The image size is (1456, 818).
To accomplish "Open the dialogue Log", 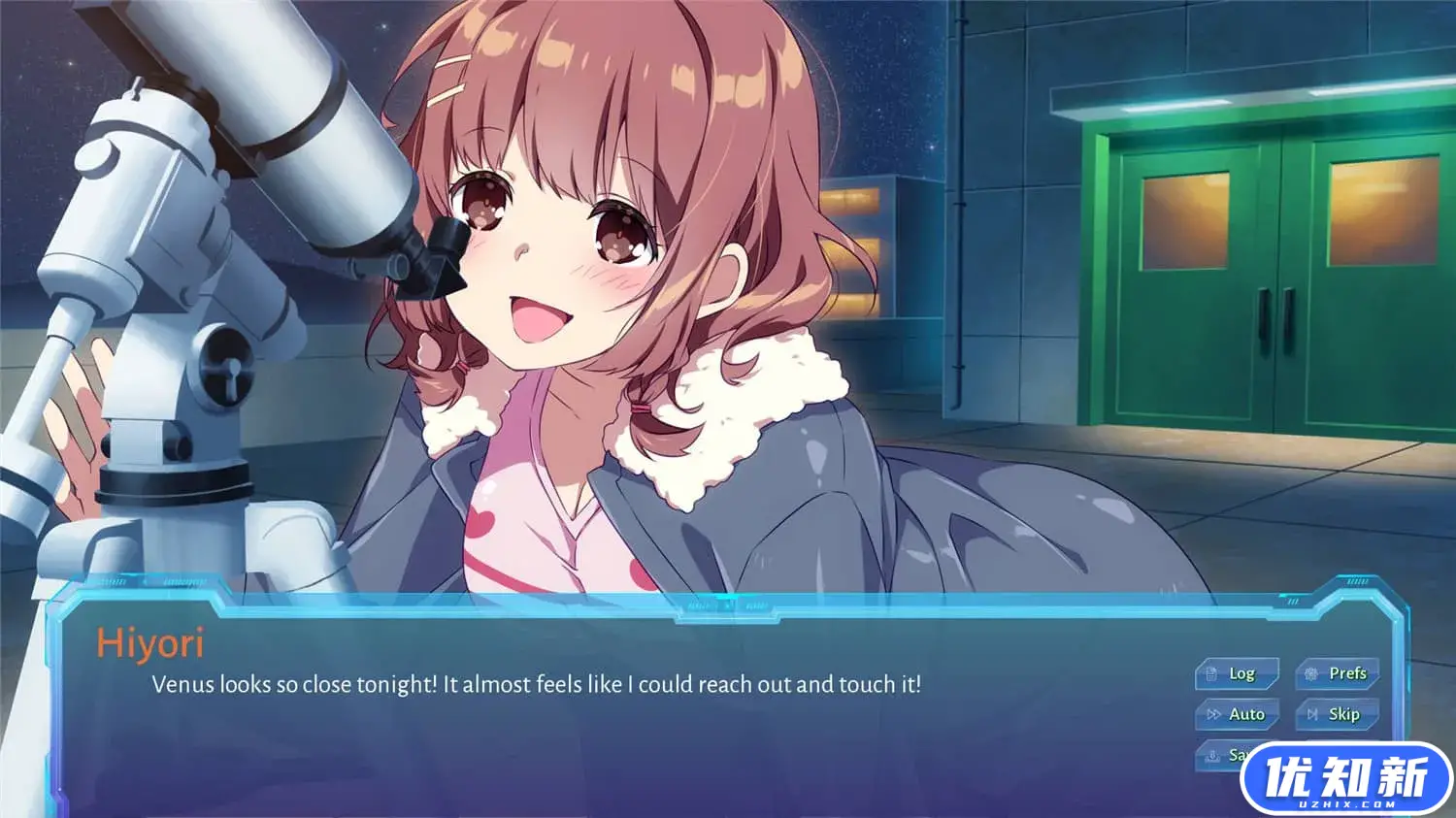I will click(1236, 673).
